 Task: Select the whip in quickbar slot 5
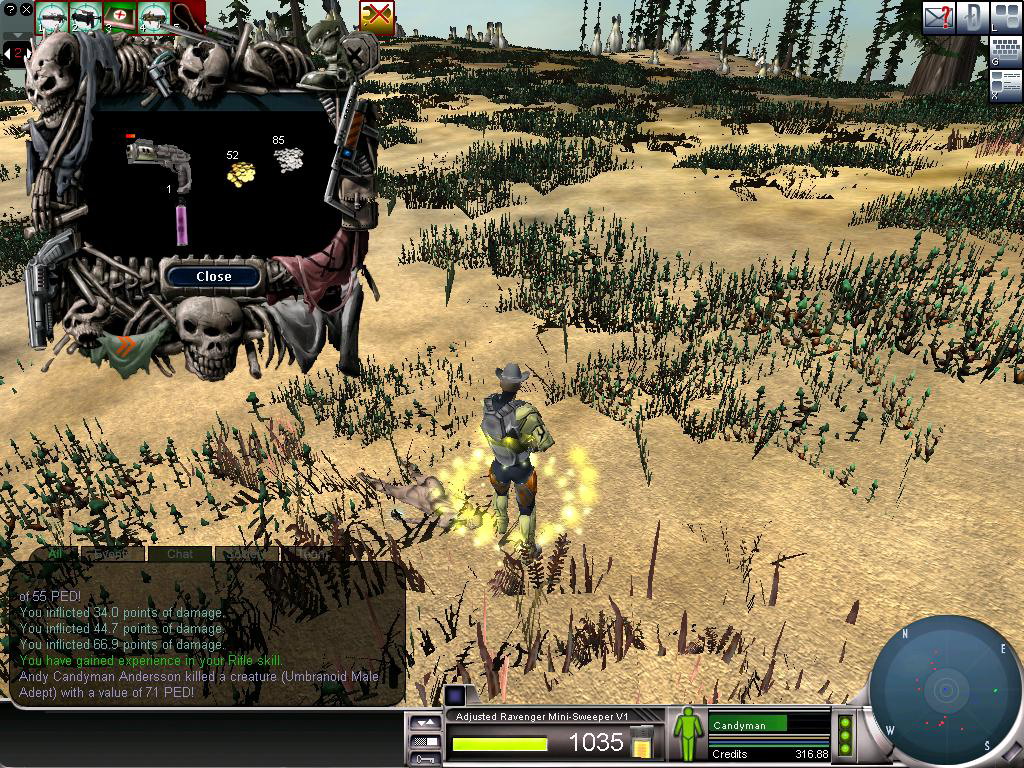(187, 18)
